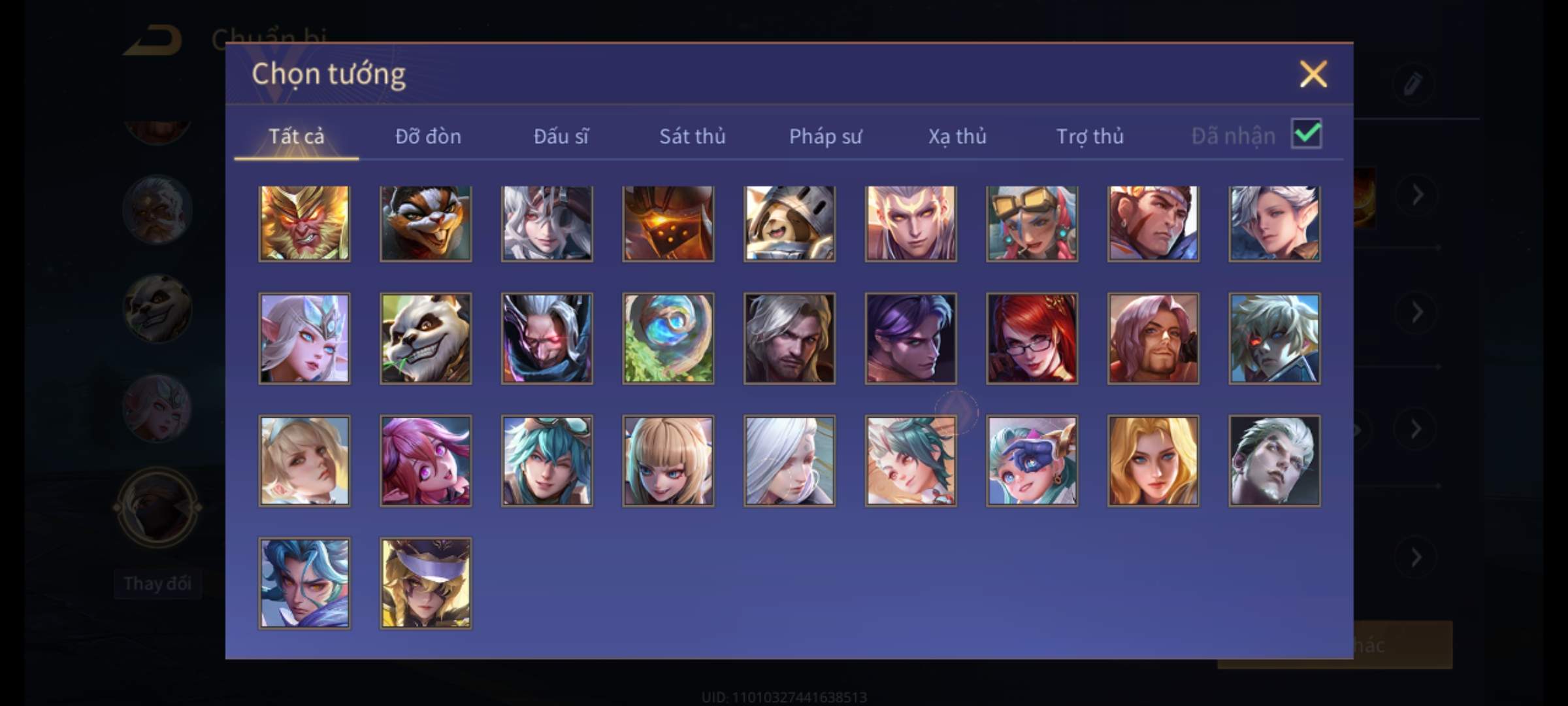The image size is (1568, 706).
Task: Filter by the Pháp sư mage tab
Action: click(x=825, y=136)
